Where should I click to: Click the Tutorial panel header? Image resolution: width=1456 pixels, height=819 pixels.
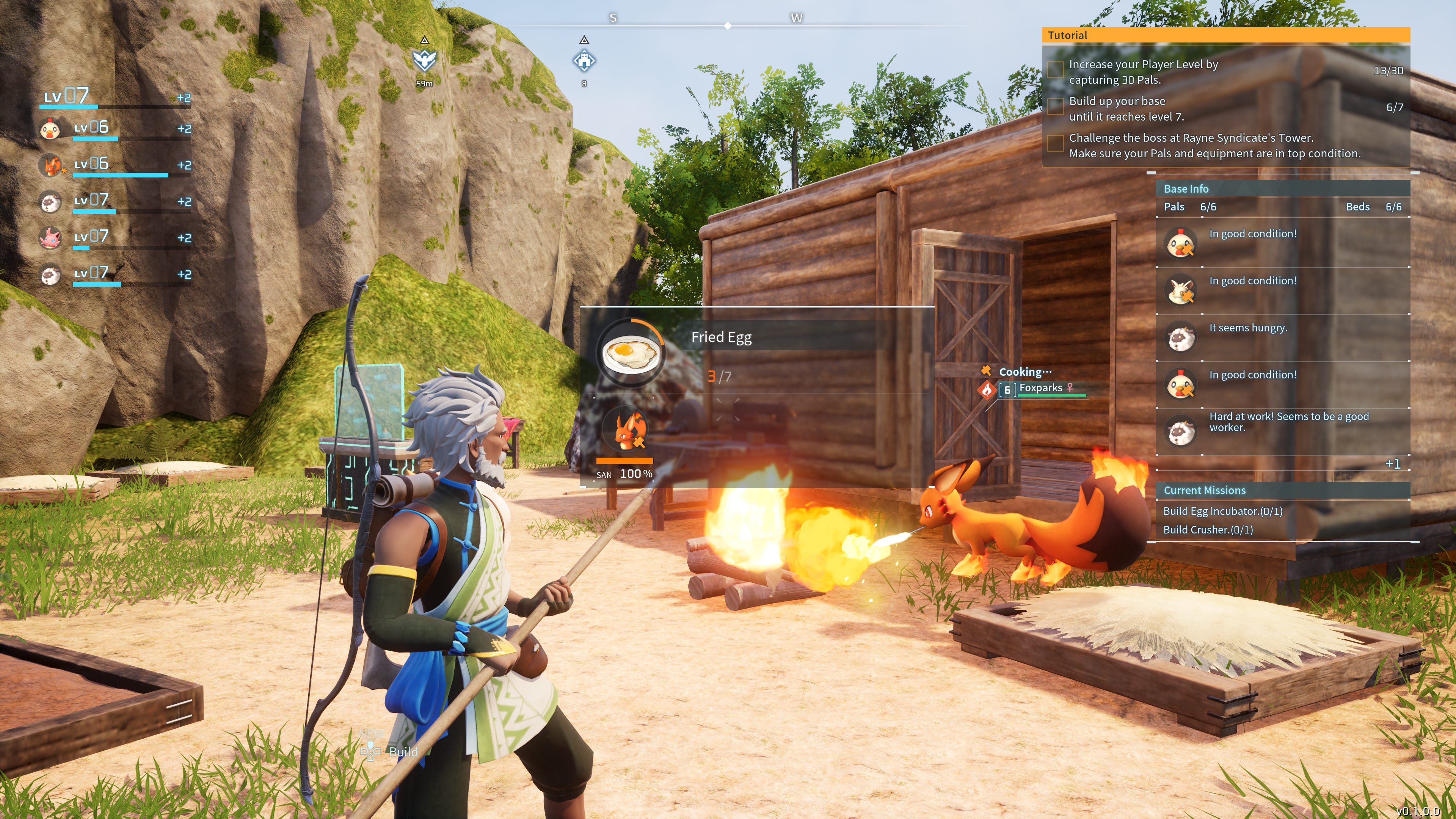pos(1067,35)
